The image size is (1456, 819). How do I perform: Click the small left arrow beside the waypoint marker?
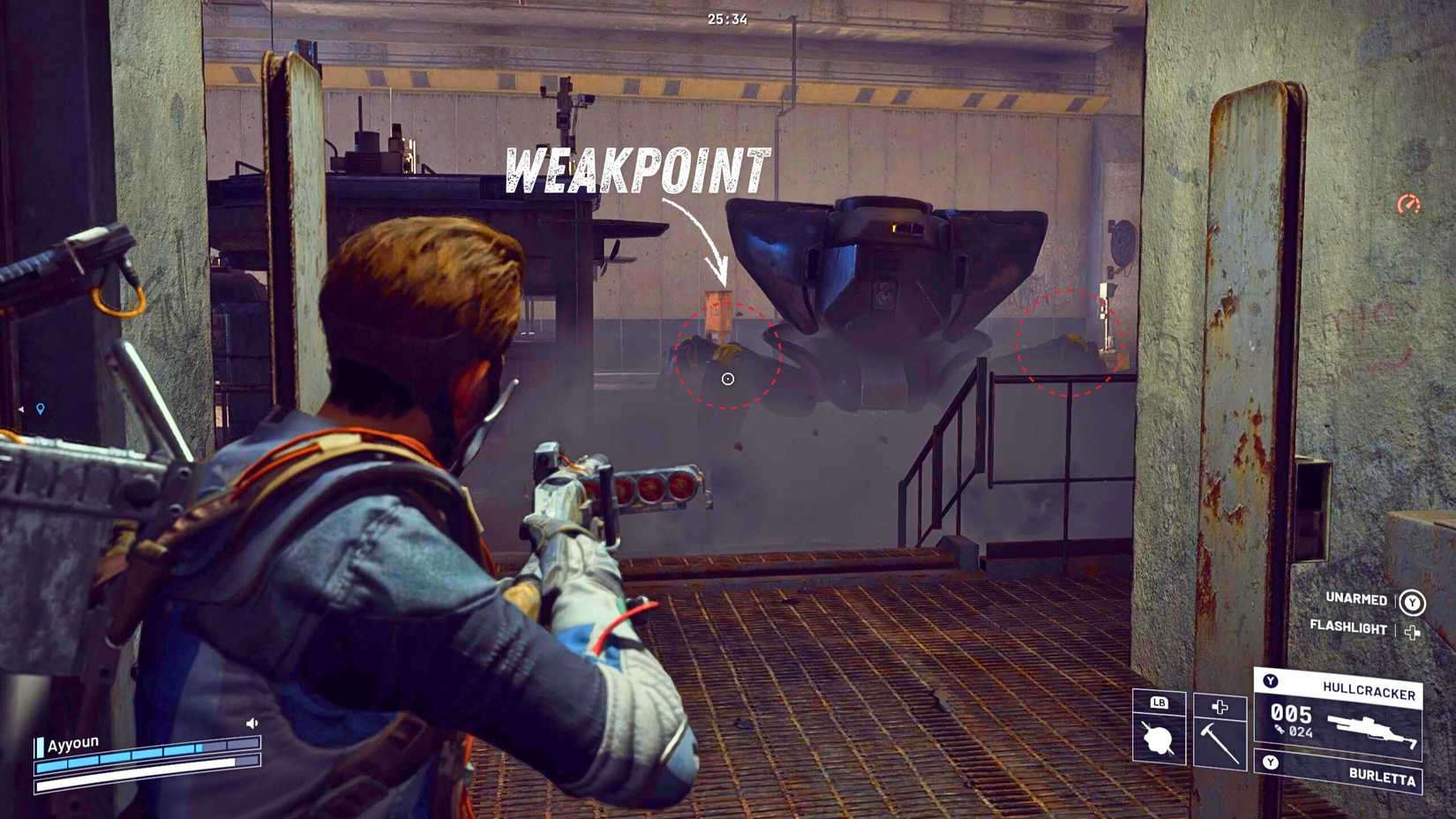point(21,409)
